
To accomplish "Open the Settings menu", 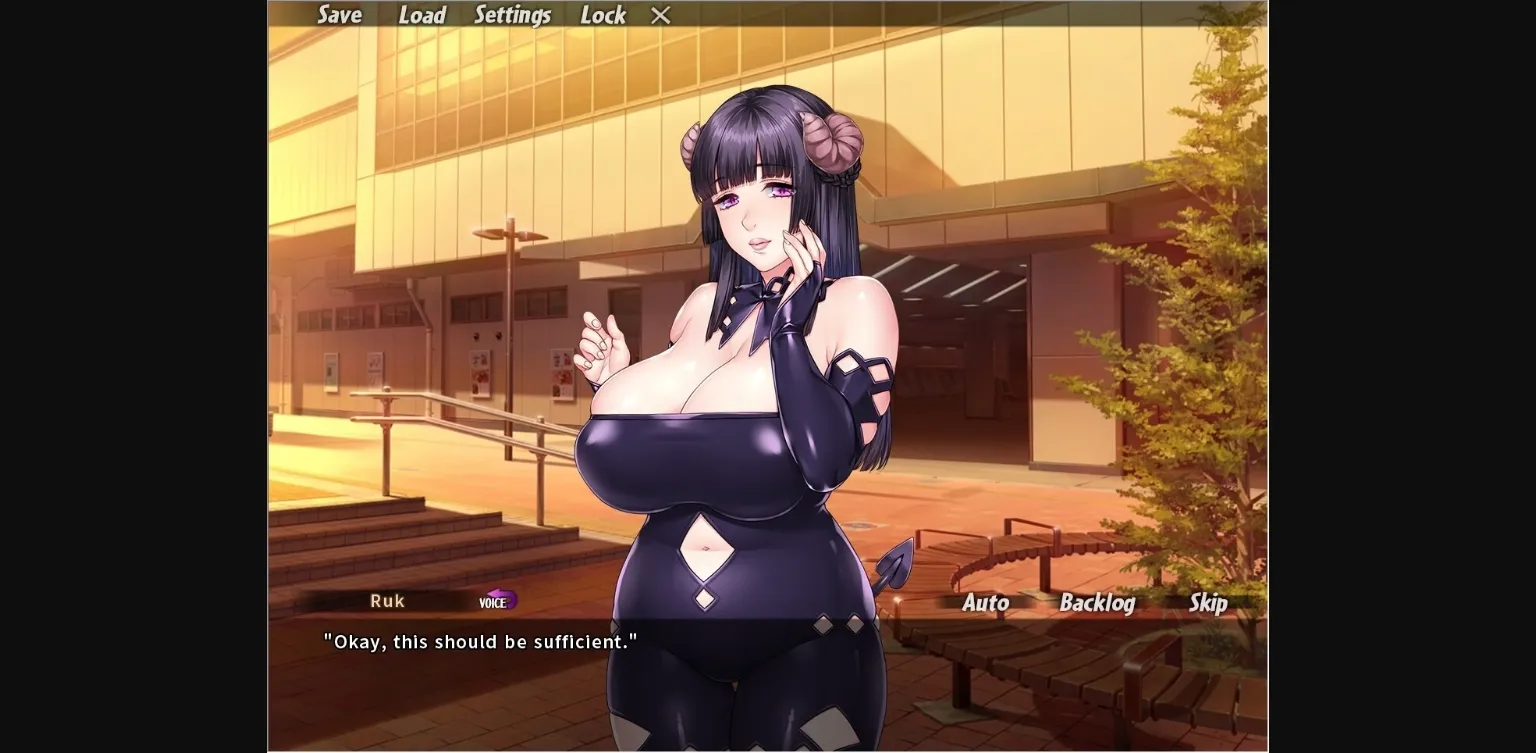I will (512, 15).
